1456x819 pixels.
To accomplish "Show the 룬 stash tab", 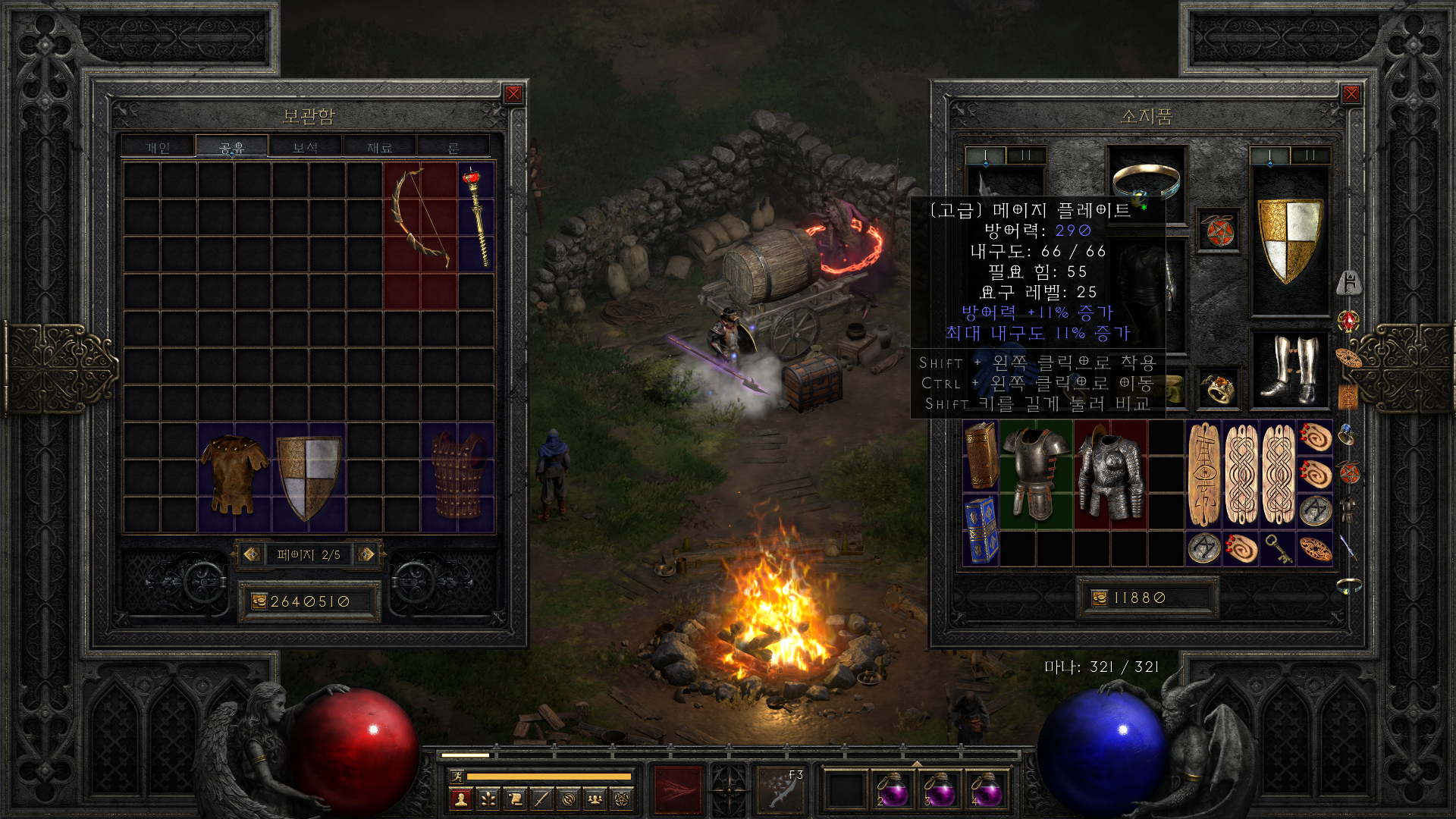I will [453, 147].
